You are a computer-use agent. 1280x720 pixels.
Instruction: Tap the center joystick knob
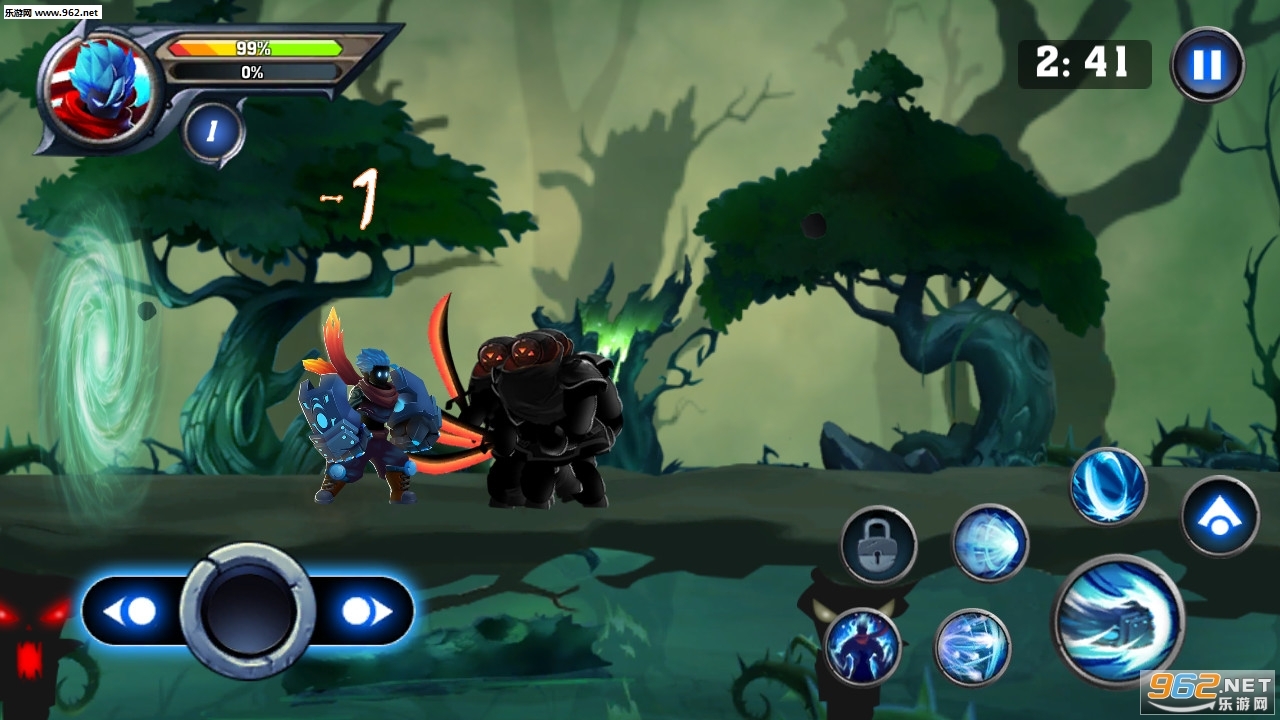pyautogui.click(x=248, y=611)
